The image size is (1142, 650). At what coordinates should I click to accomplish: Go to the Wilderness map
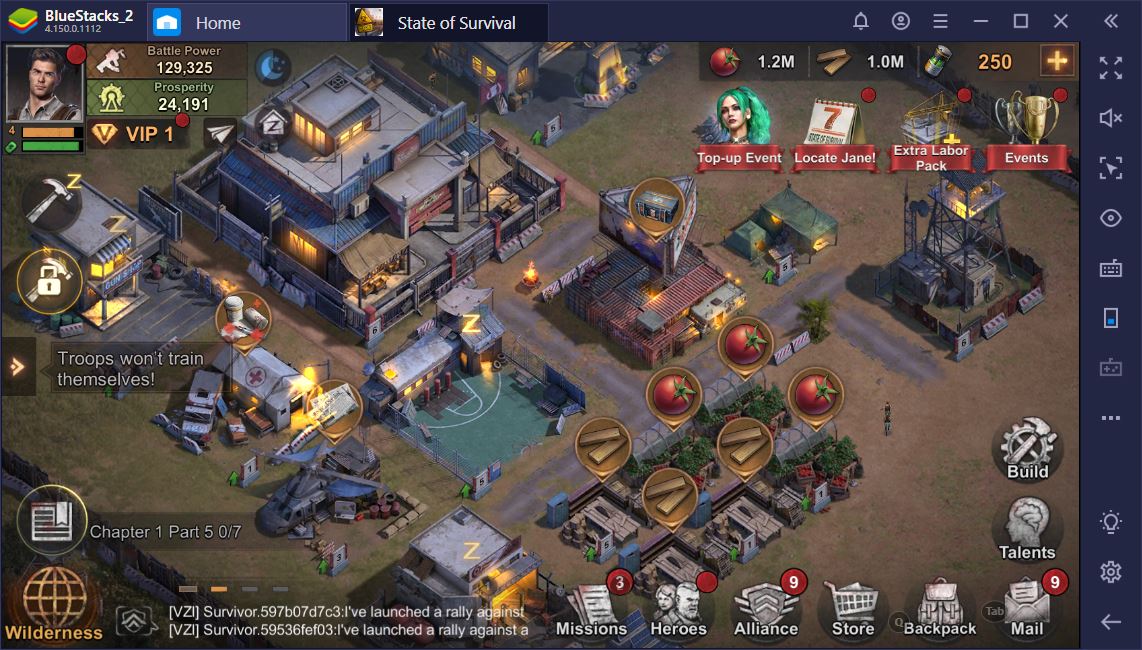click(x=54, y=602)
